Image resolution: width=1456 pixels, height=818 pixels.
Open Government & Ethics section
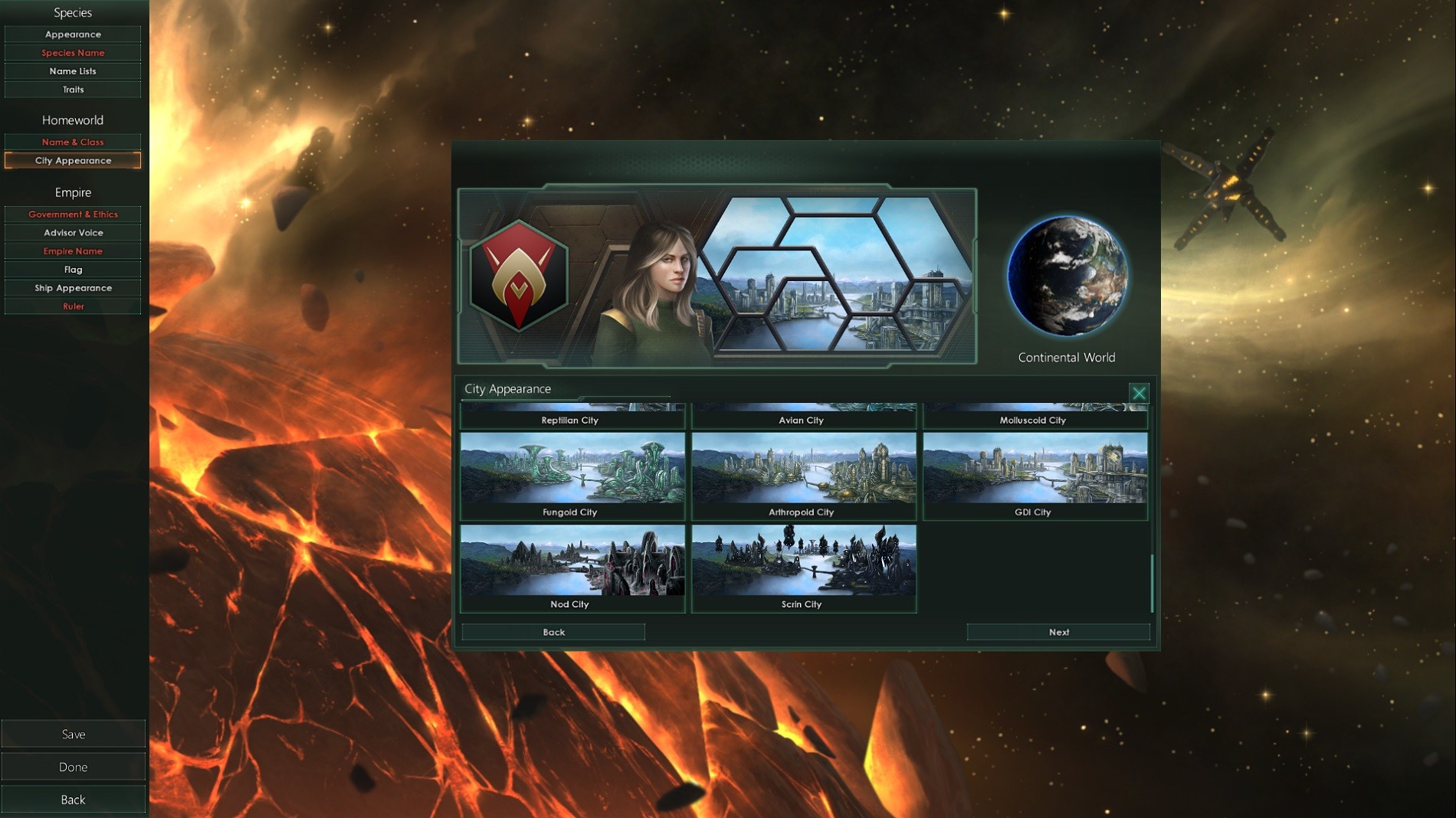tap(73, 214)
